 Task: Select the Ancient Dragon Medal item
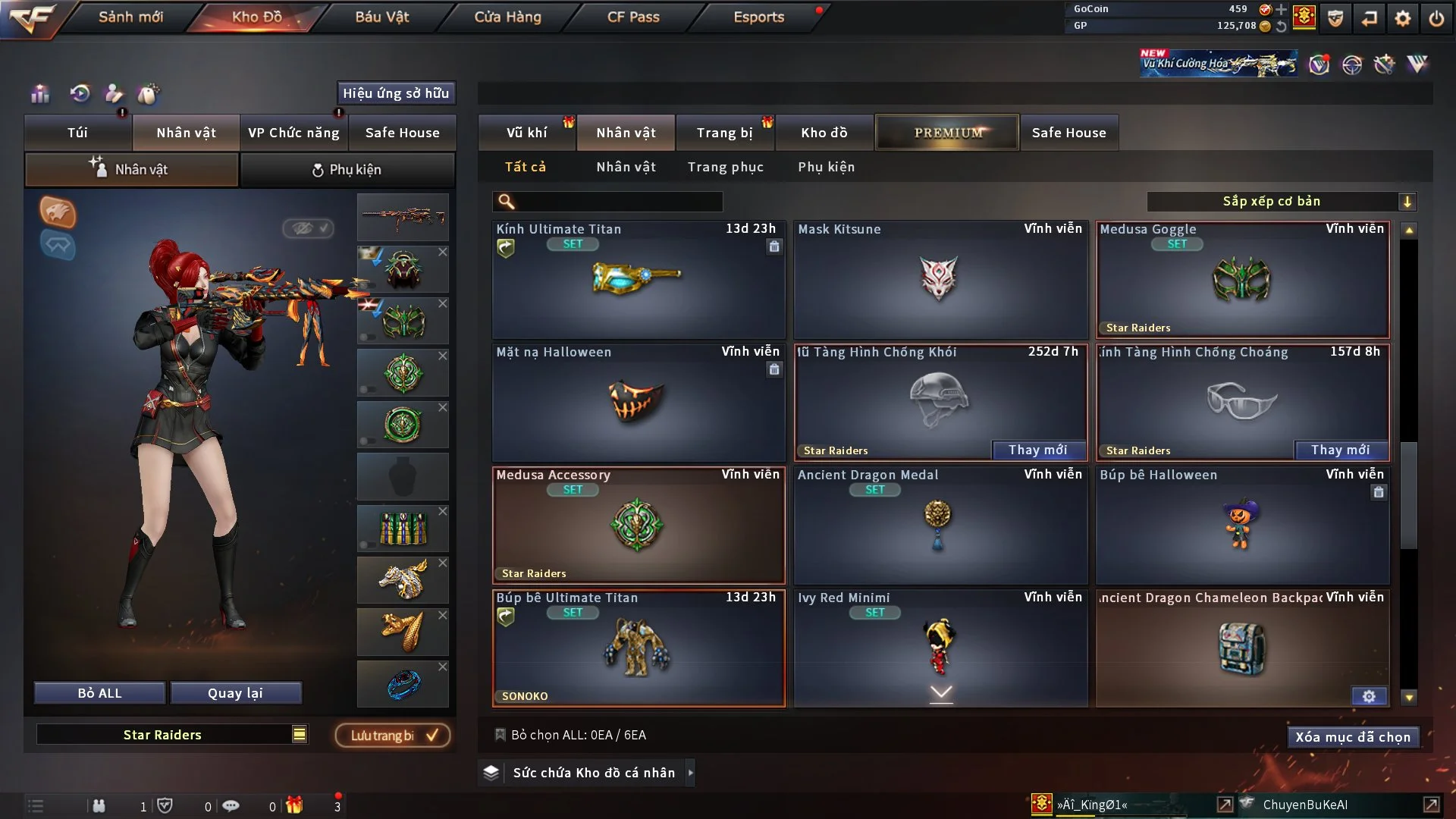point(940,526)
